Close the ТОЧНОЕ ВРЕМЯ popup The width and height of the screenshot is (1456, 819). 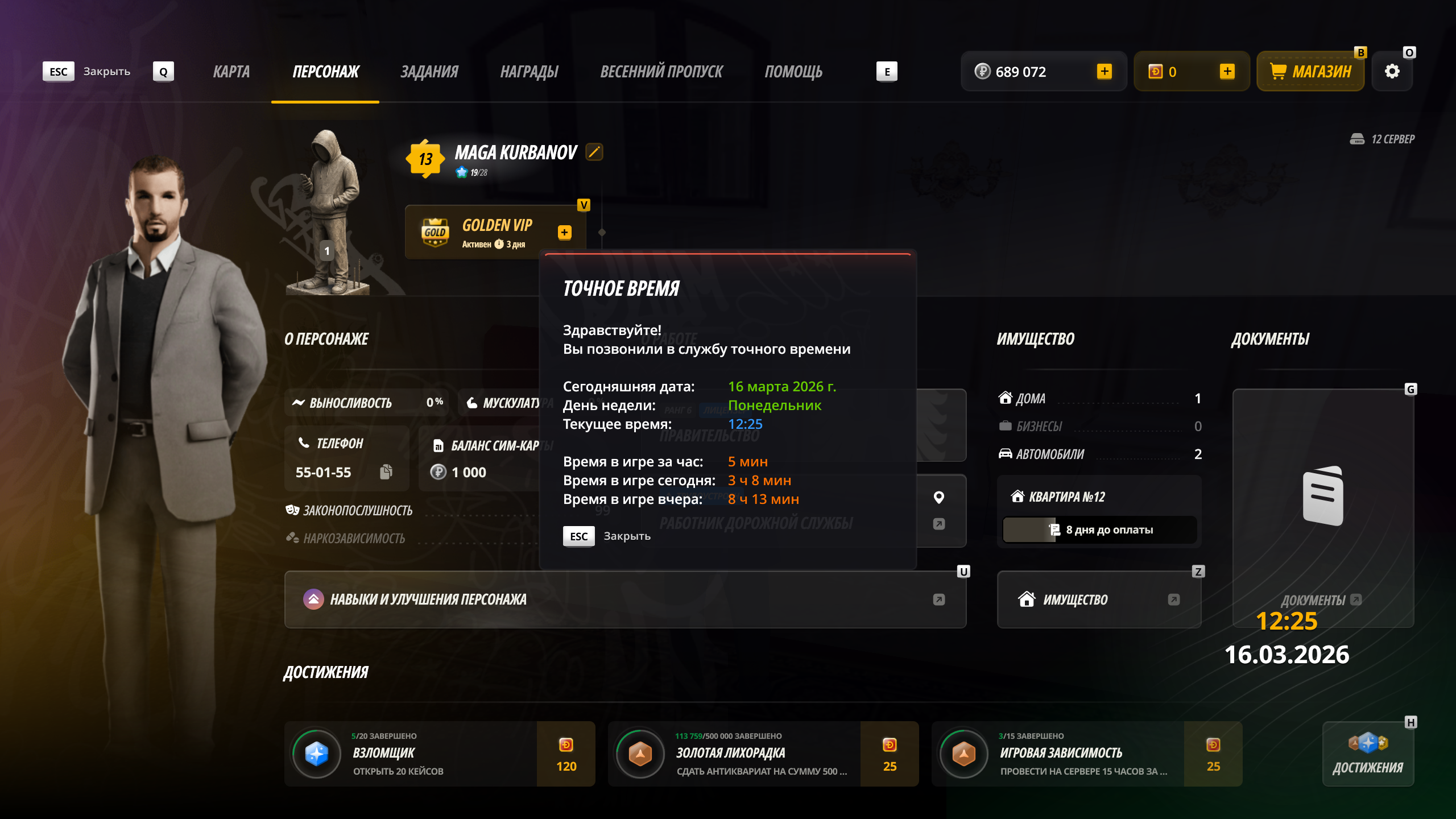pyautogui.click(x=579, y=536)
